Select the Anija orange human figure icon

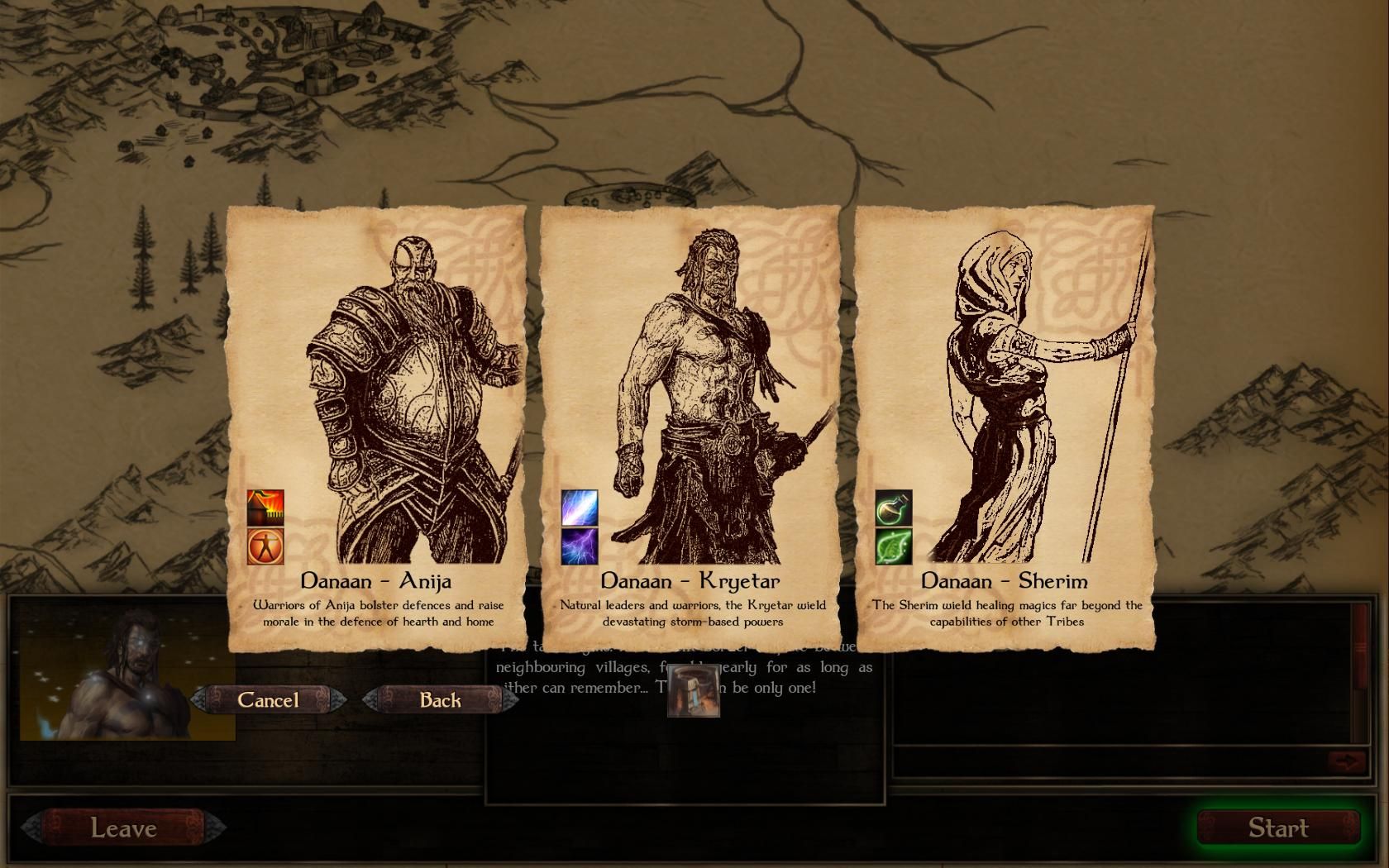[x=265, y=546]
